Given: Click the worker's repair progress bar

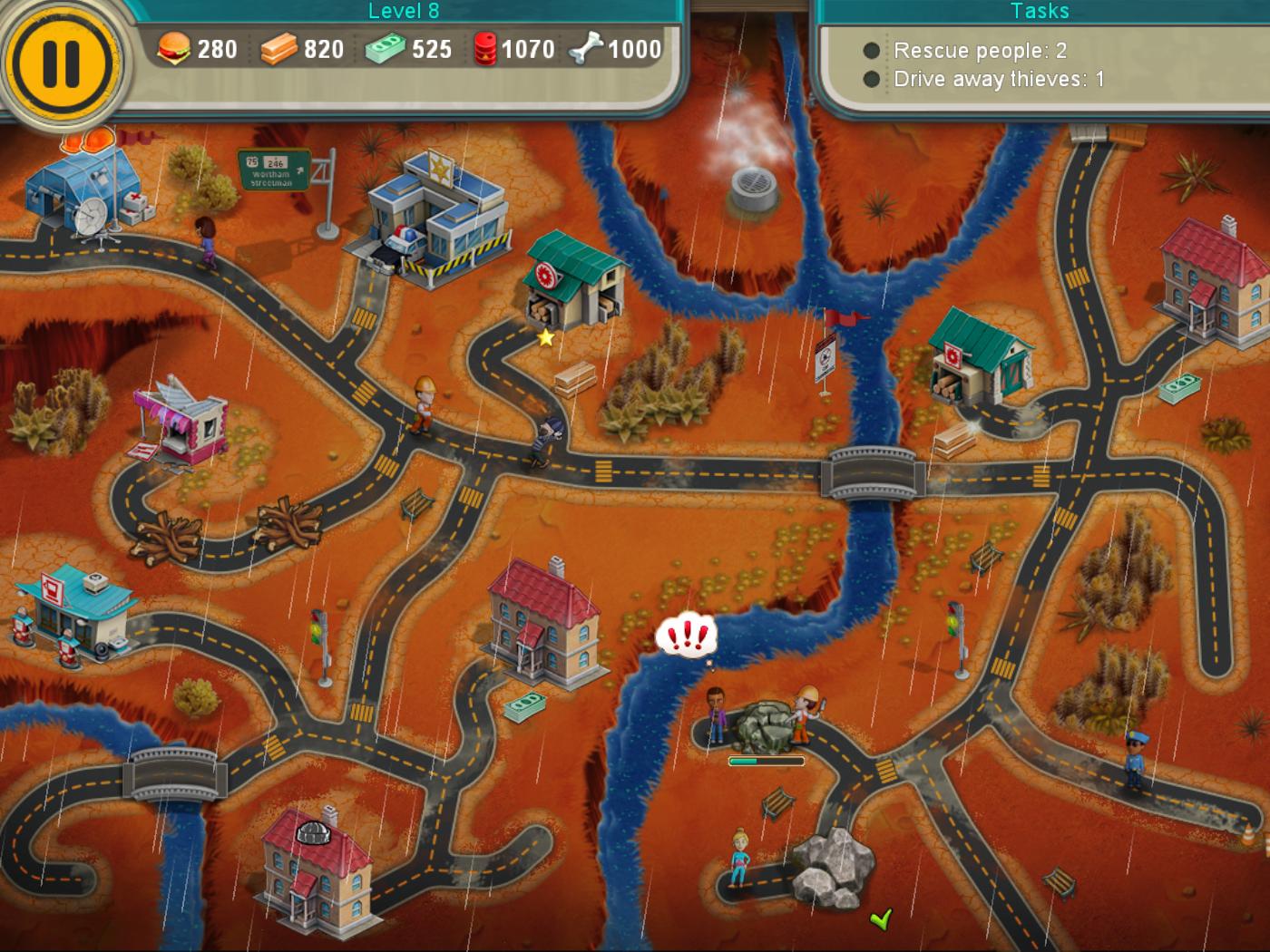Looking at the screenshot, I should (767, 760).
